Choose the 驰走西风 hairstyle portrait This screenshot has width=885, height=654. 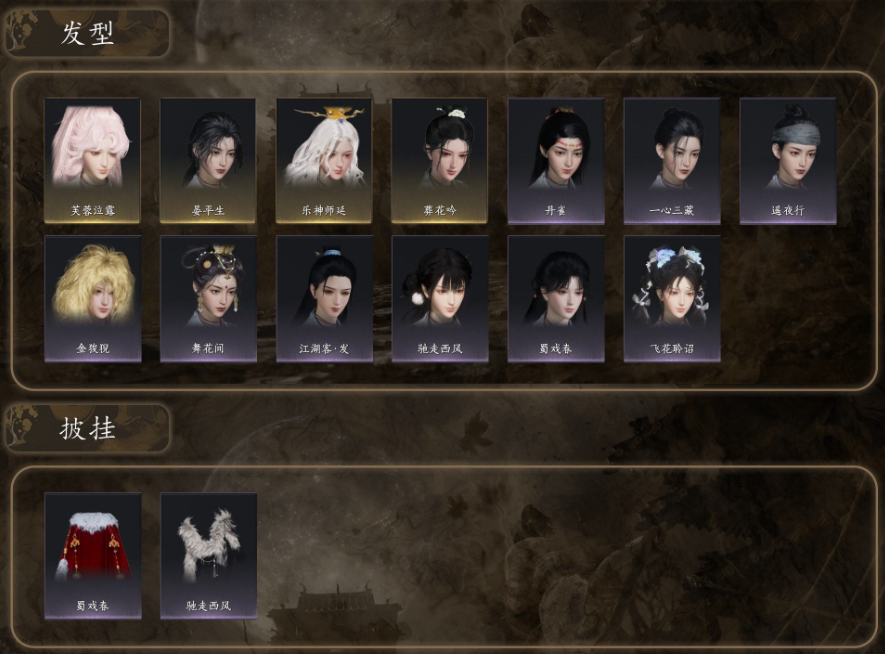(x=440, y=297)
